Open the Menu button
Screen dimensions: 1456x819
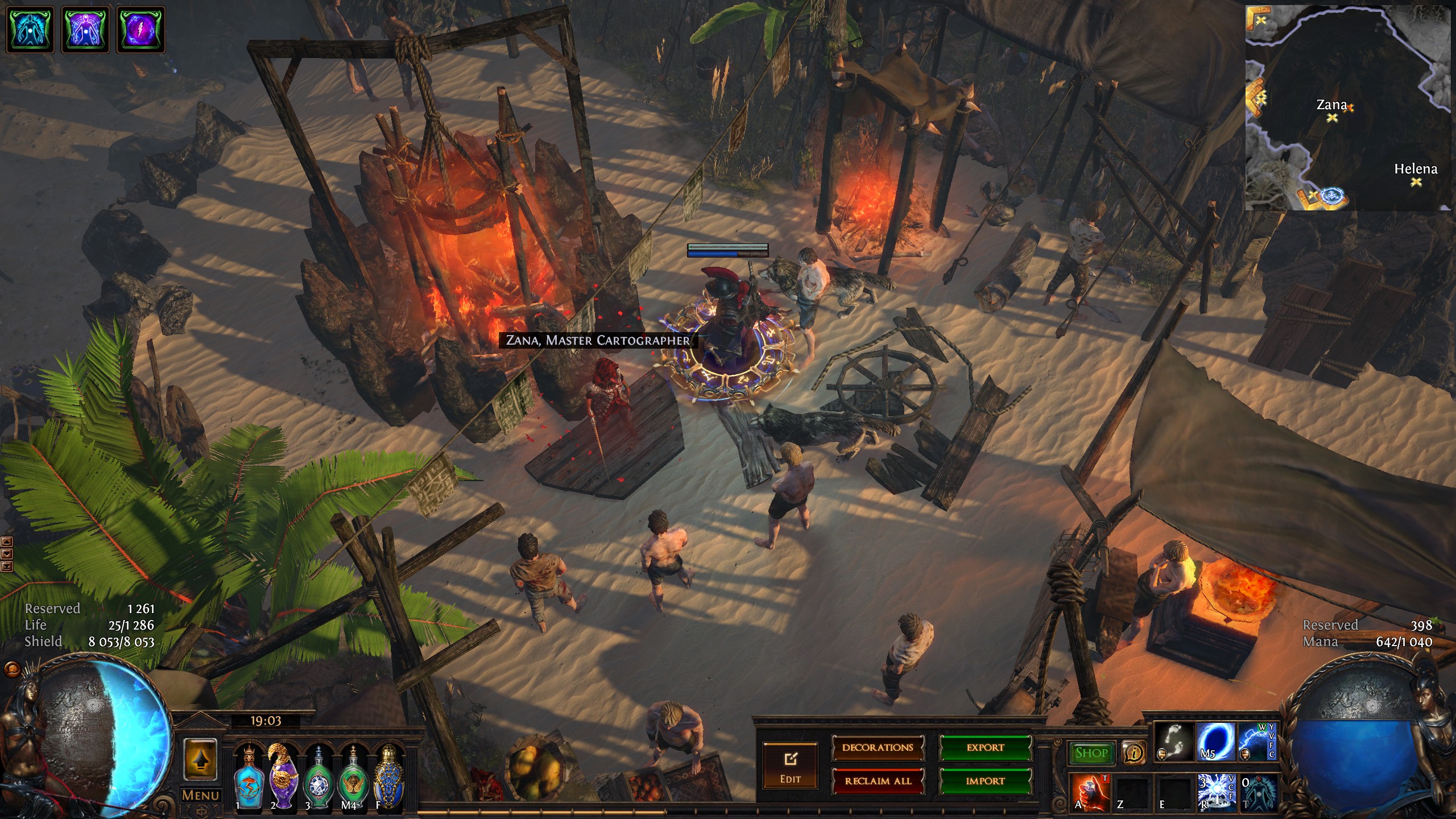pyautogui.click(x=200, y=795)
